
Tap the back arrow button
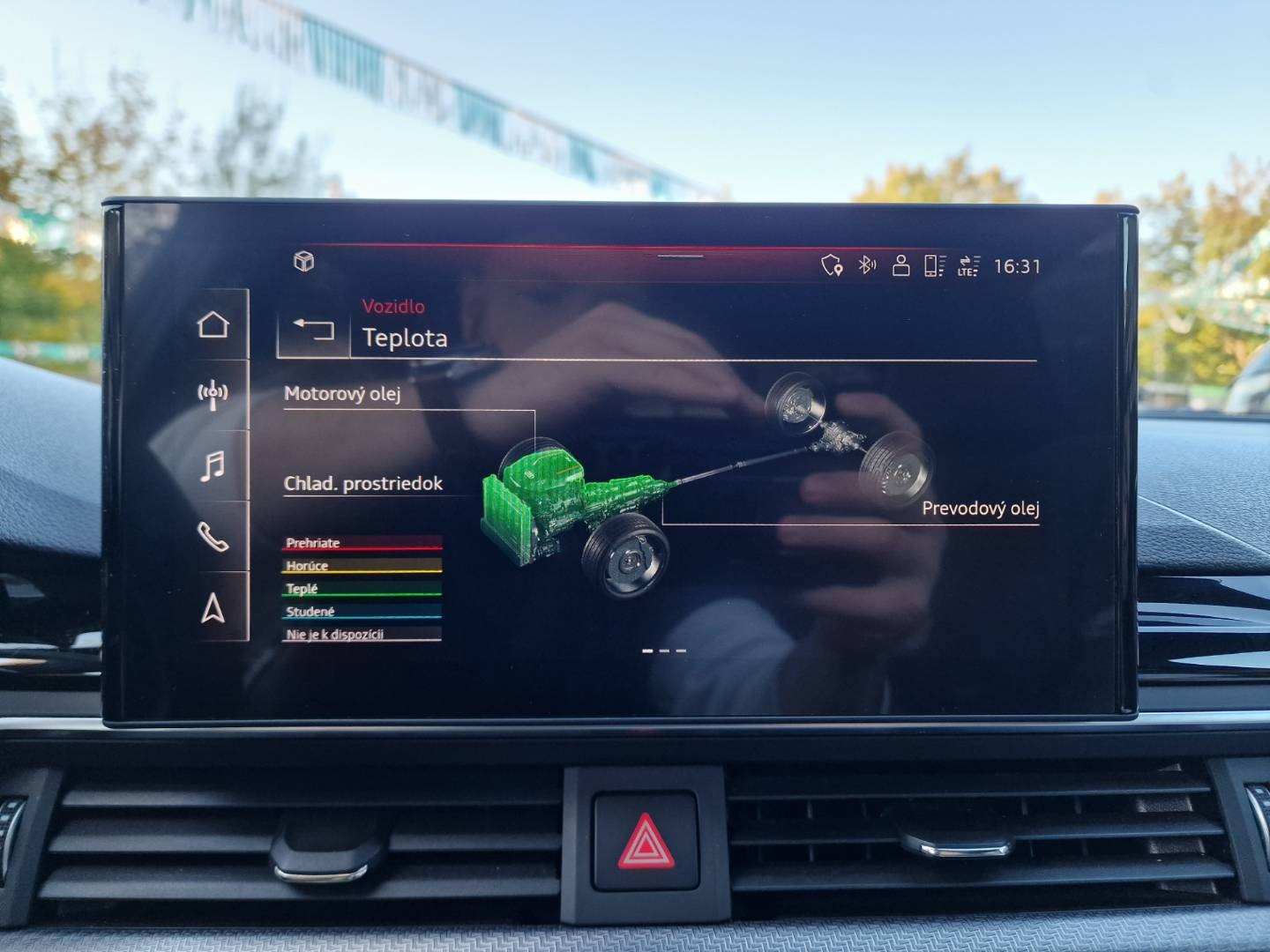click(x=313, y=329)
